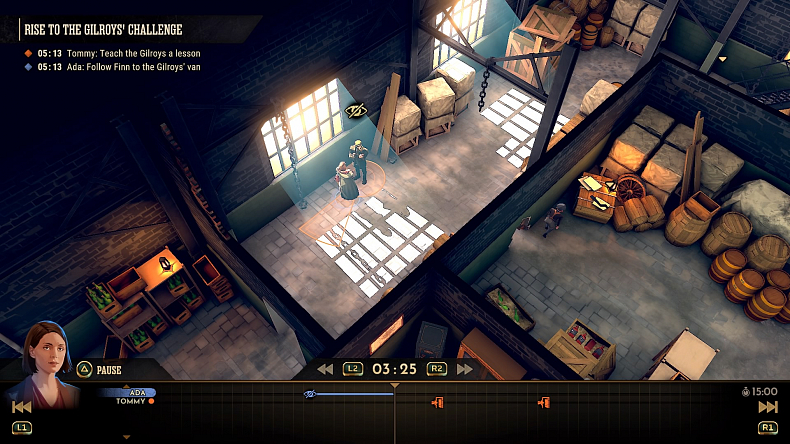Rewind time with the double-left arrows
The image size is (790, 444).
click(325, 369)
